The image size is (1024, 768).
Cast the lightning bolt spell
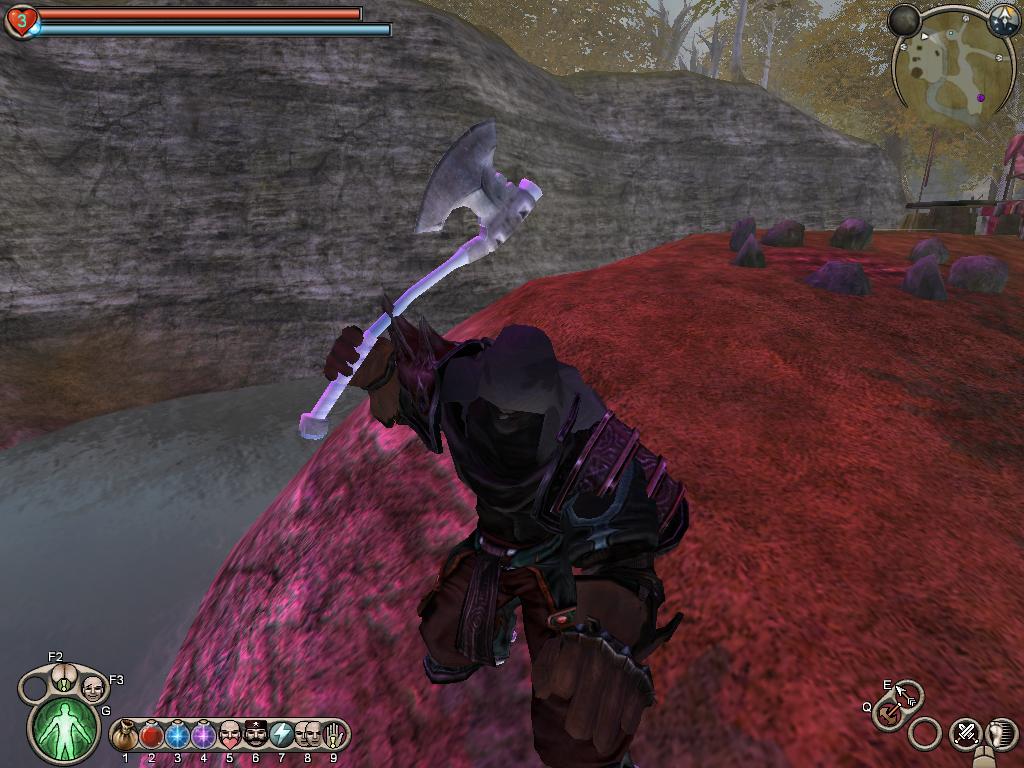281,735
